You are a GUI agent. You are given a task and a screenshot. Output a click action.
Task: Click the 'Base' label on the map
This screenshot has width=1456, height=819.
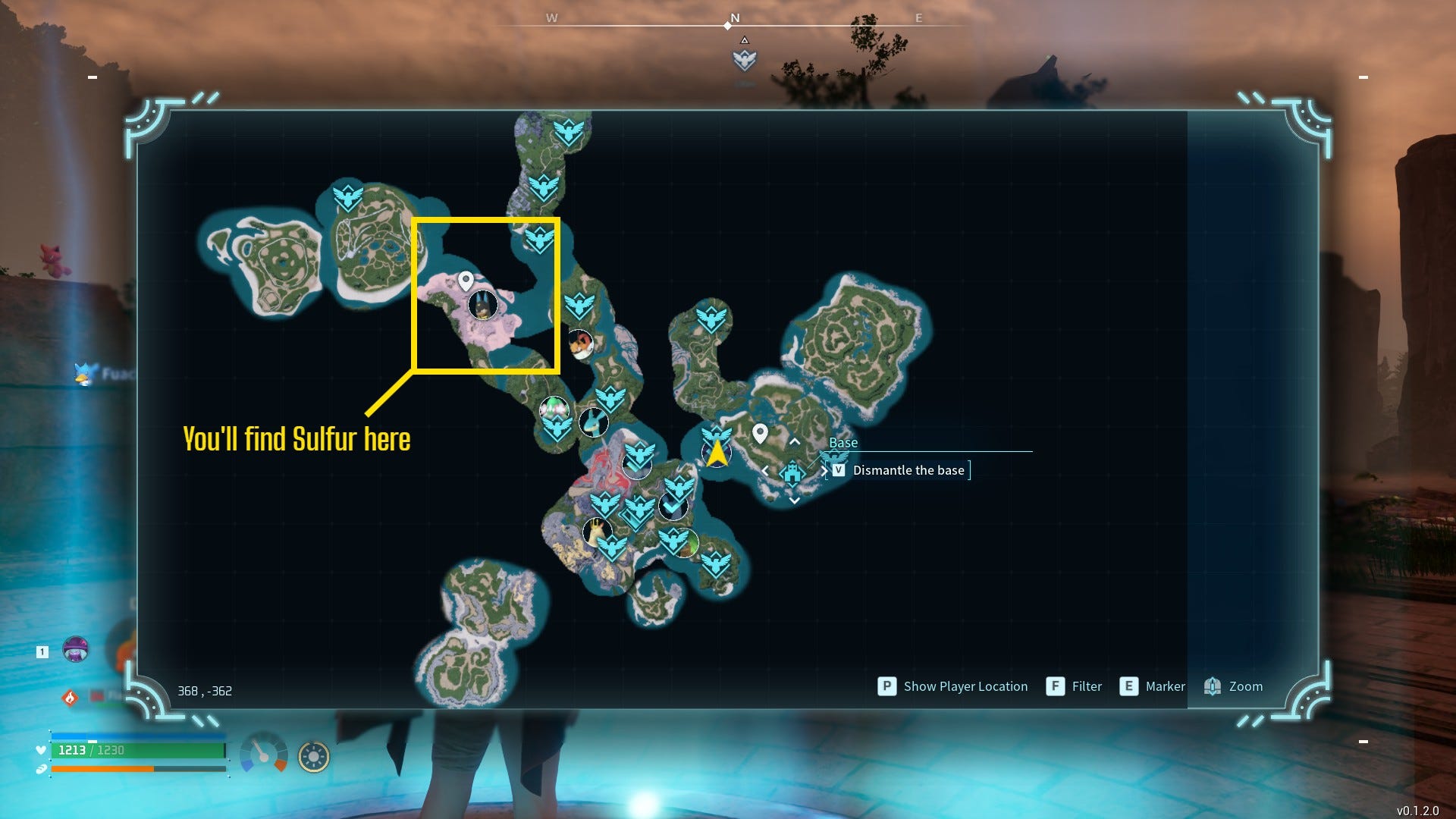coord(843,442)
